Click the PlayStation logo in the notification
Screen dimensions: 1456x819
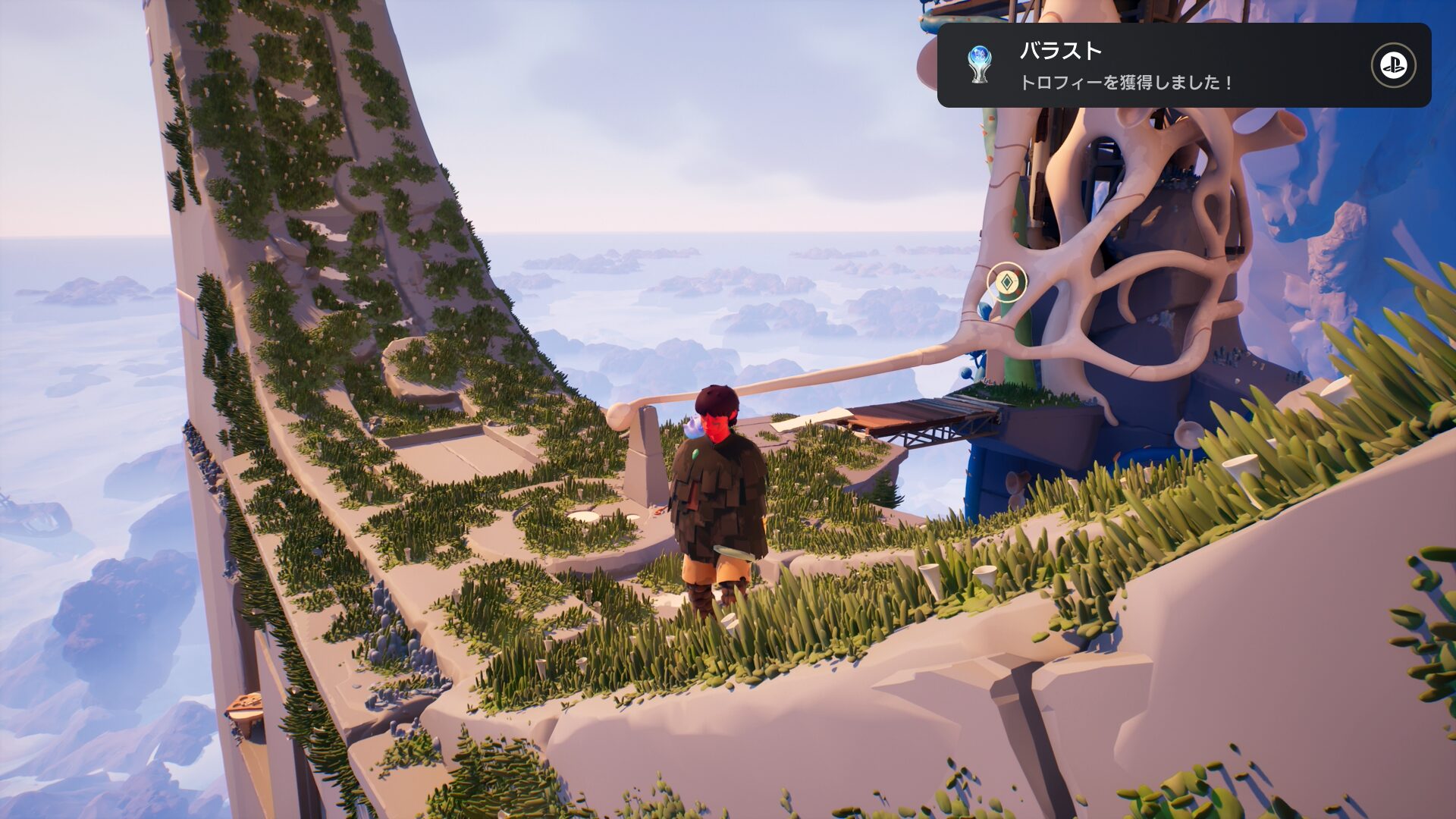click(x=1393, y=66)
